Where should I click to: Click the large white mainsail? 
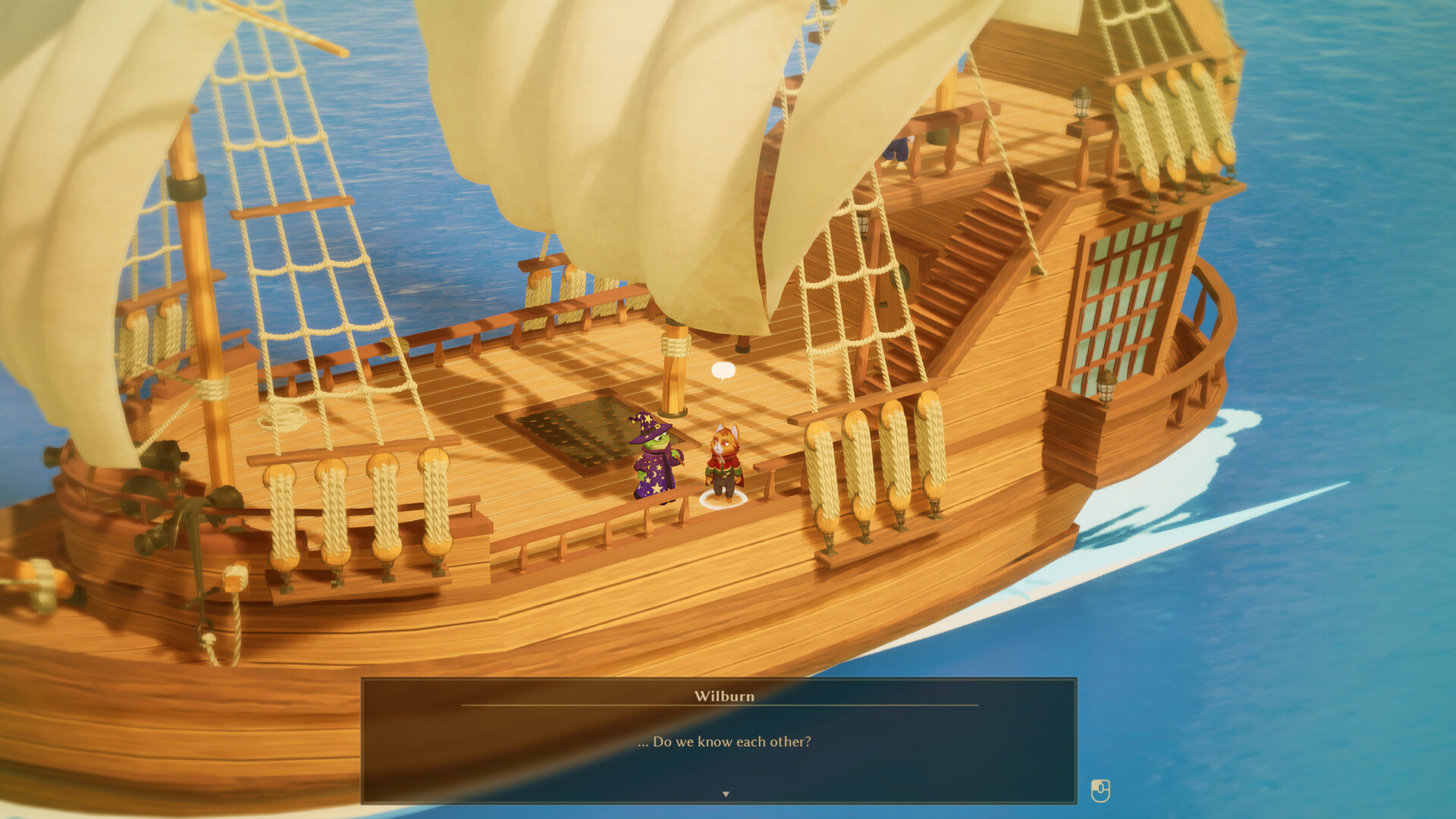coord(667,136)
